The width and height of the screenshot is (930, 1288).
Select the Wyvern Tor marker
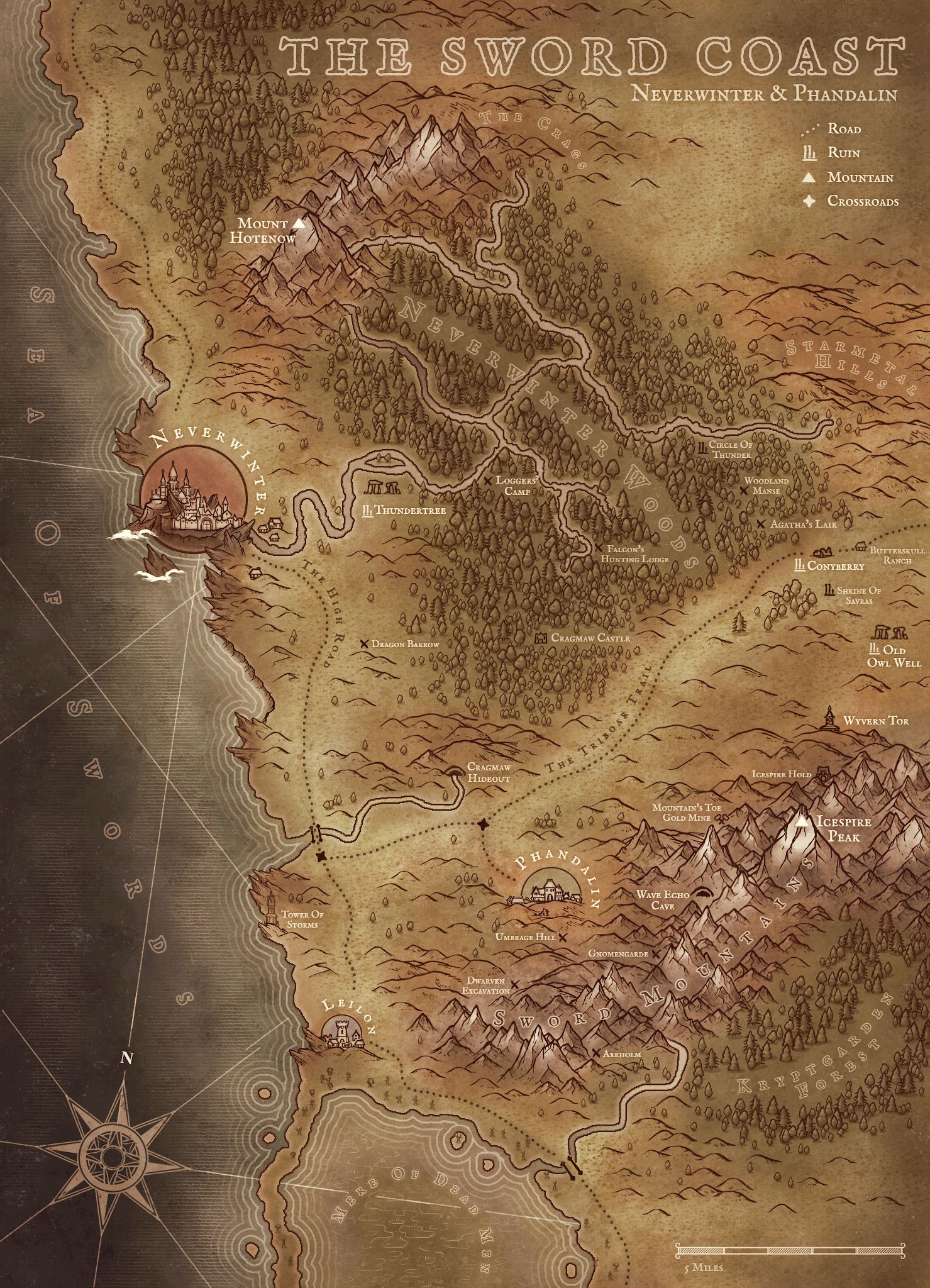coord(829,718)
